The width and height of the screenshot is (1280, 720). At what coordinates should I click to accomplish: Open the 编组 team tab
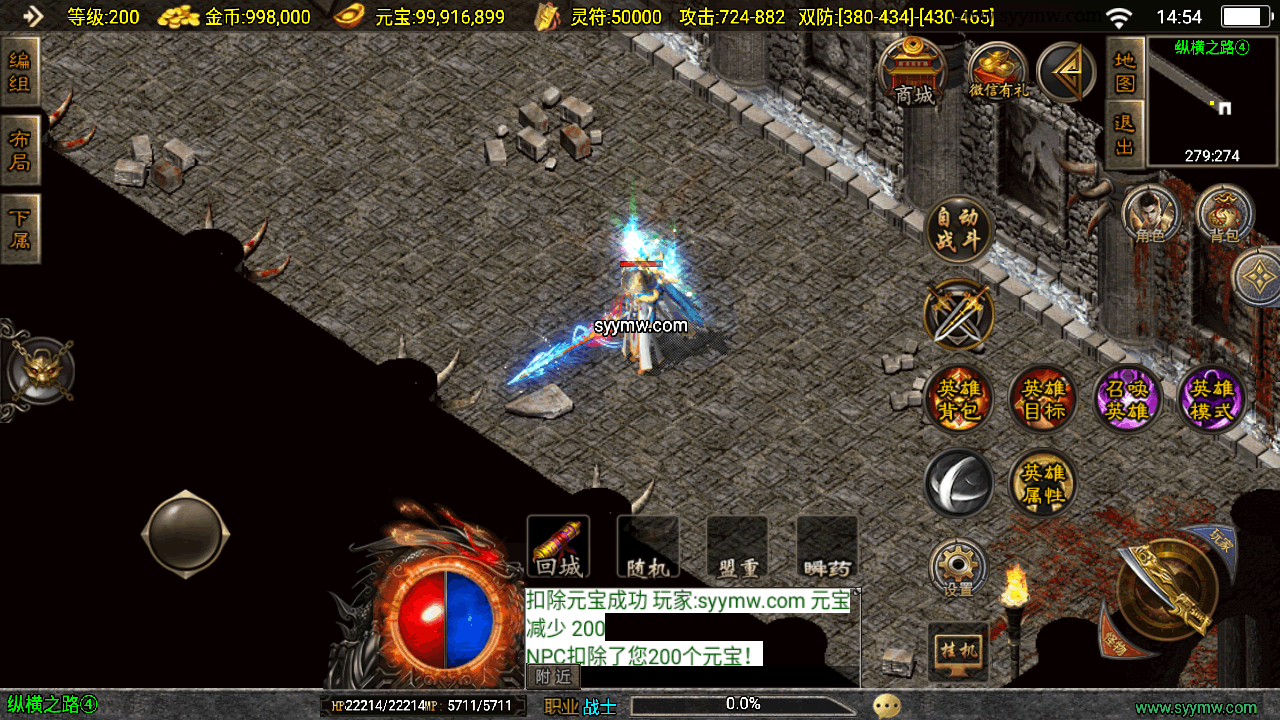click(20, 72)
